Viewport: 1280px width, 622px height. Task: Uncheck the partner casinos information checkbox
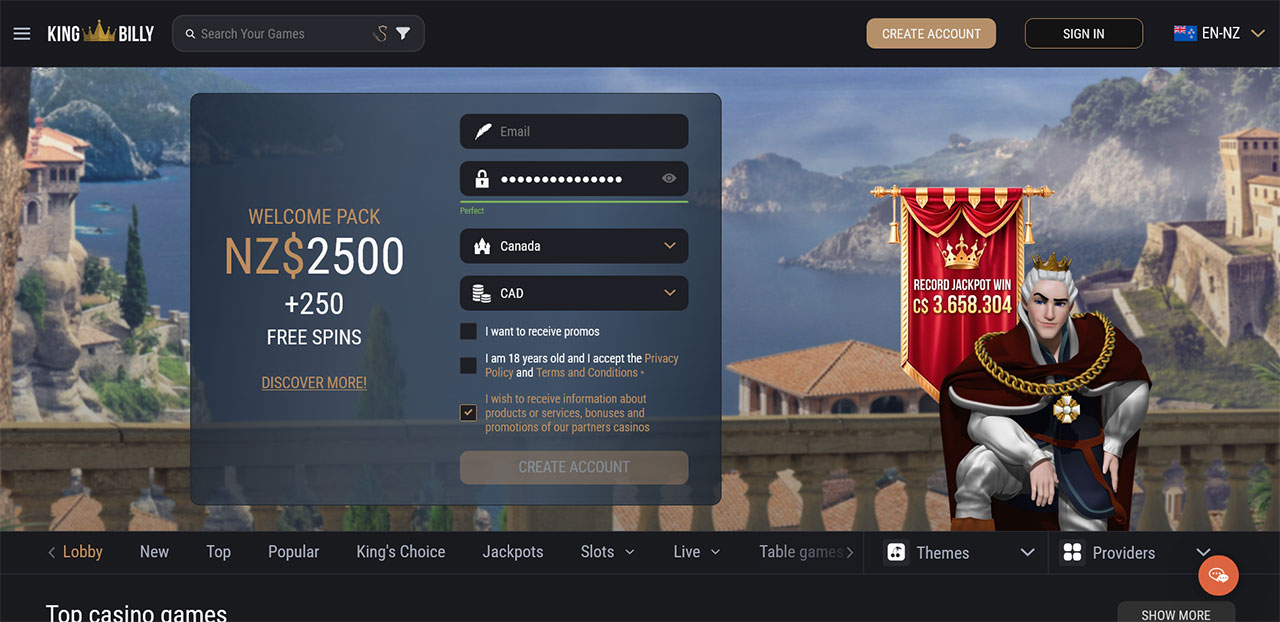(x=468, y=412)
